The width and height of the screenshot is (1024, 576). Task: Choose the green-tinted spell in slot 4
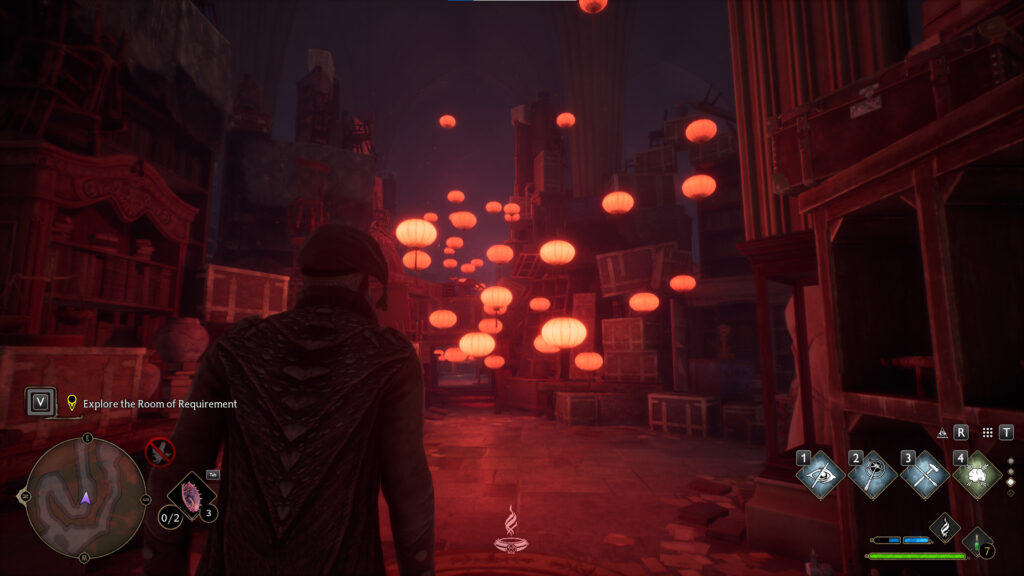(x=977, y=475)
